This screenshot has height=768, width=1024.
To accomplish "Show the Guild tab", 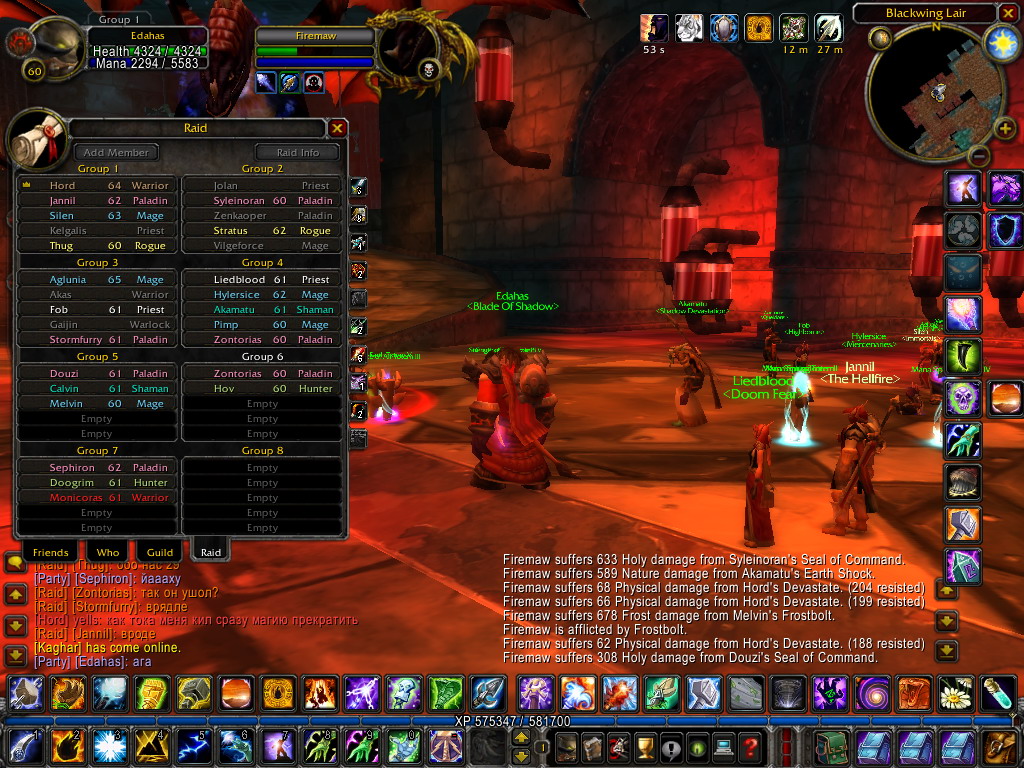I will coord(160,552).
